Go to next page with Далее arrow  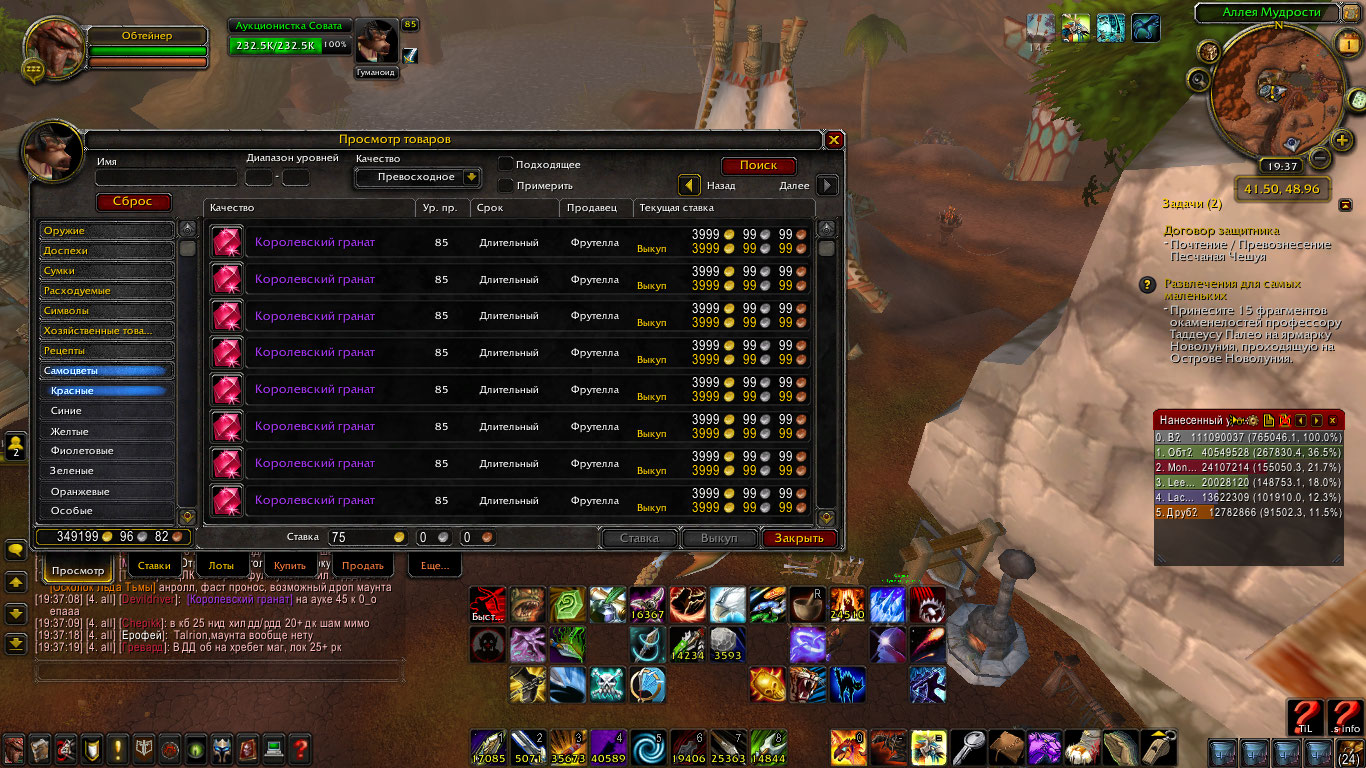(827, 185)
